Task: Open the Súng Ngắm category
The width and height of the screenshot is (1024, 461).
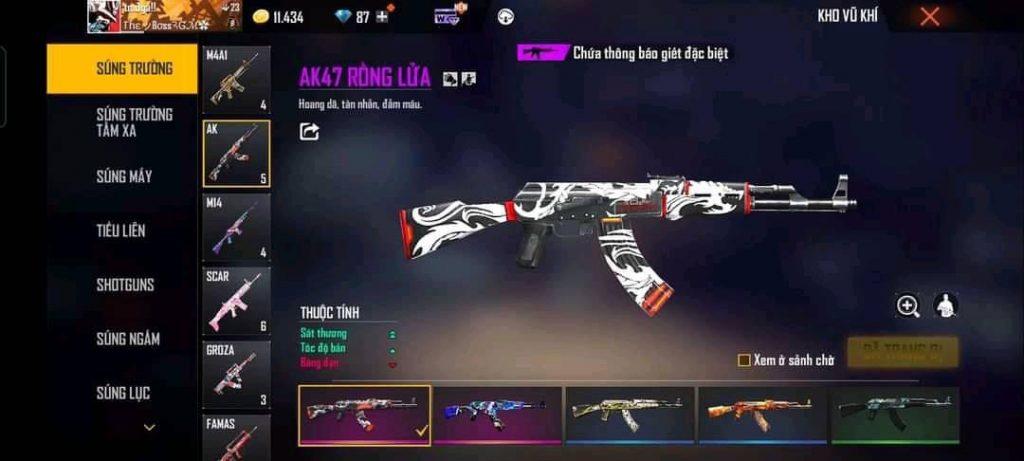Action: pos(127,339)
